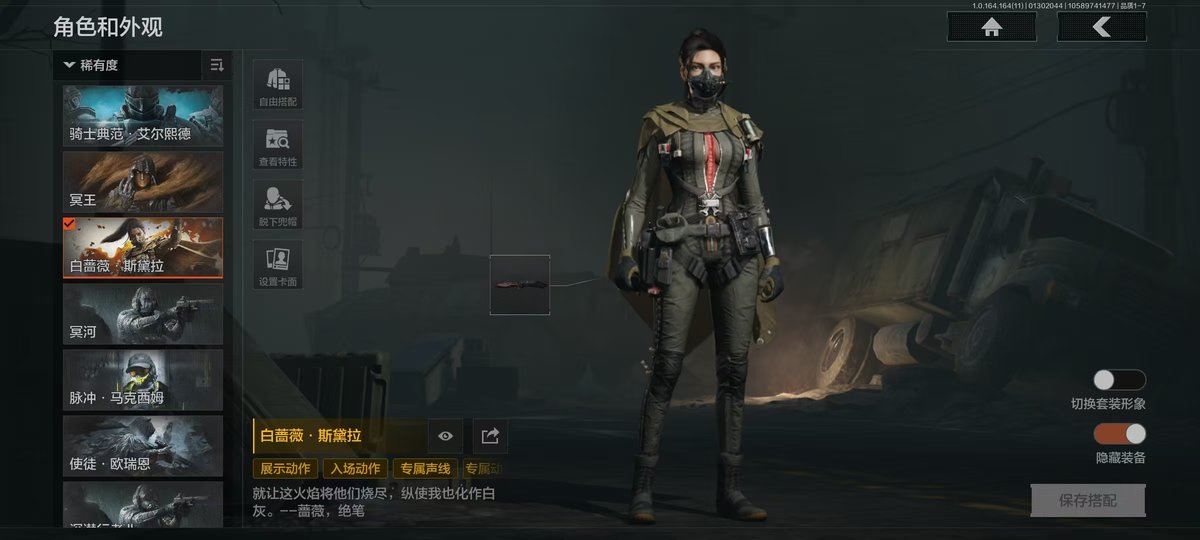Select the knife item slot
Viewport: 1200px width, 540px height.
coord(519,285)
